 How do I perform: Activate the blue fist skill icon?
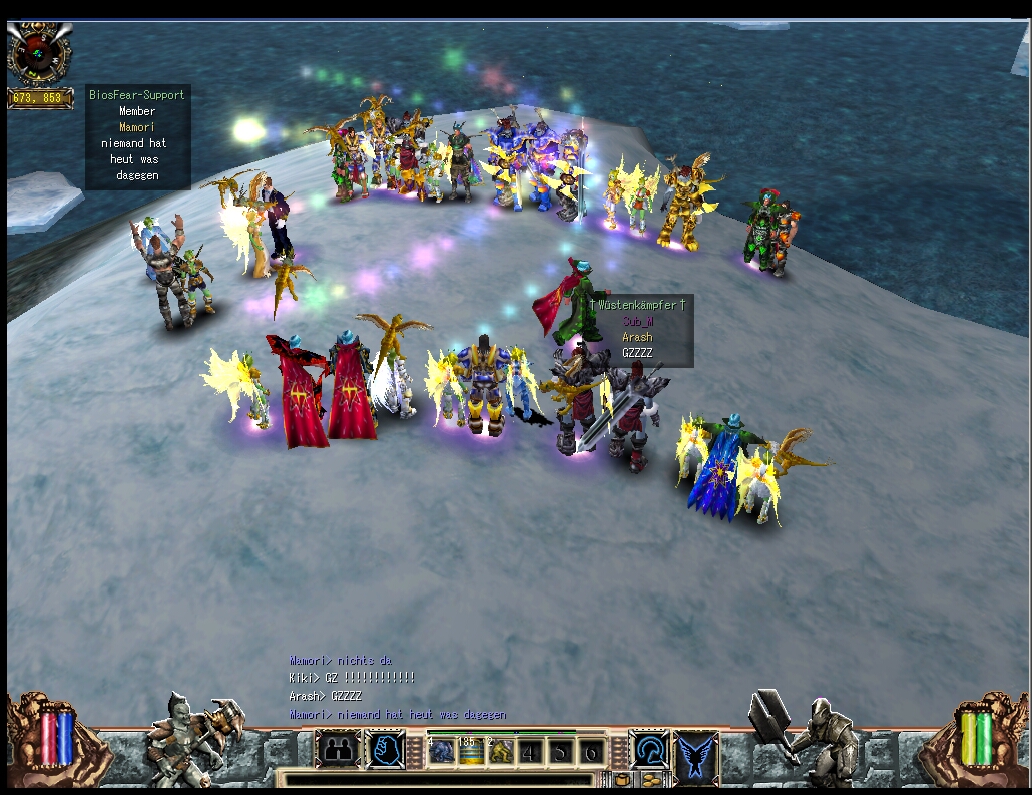click(x=385, y=750)
